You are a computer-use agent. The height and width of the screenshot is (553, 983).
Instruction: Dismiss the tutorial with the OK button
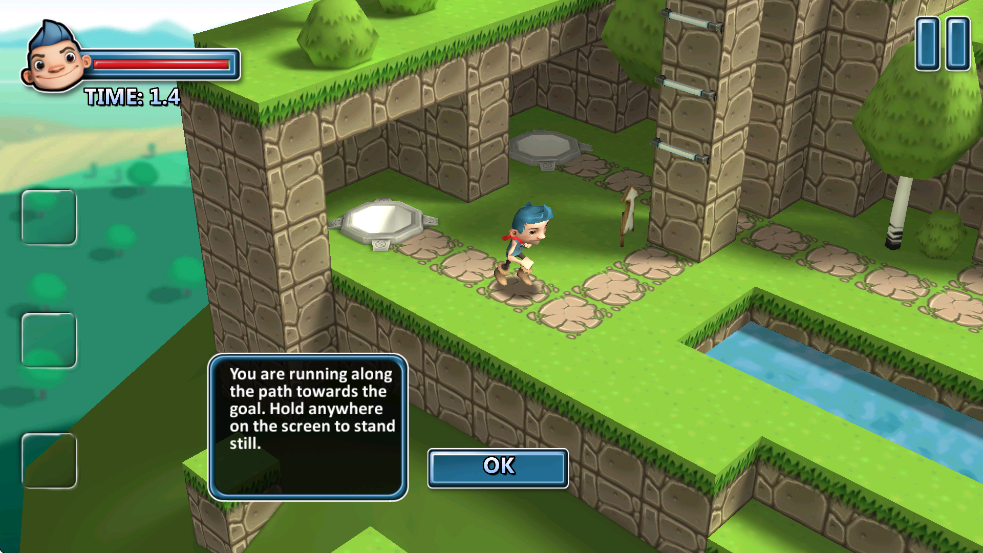[x=498, y=467]
